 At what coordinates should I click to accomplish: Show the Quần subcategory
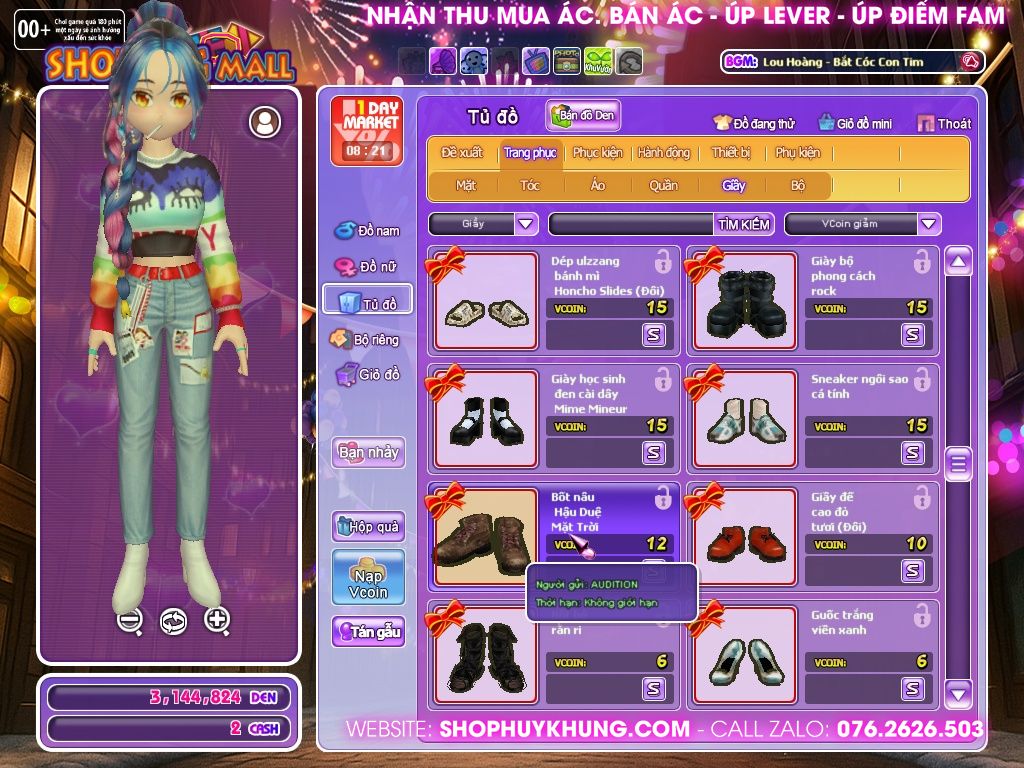(663, 185)
